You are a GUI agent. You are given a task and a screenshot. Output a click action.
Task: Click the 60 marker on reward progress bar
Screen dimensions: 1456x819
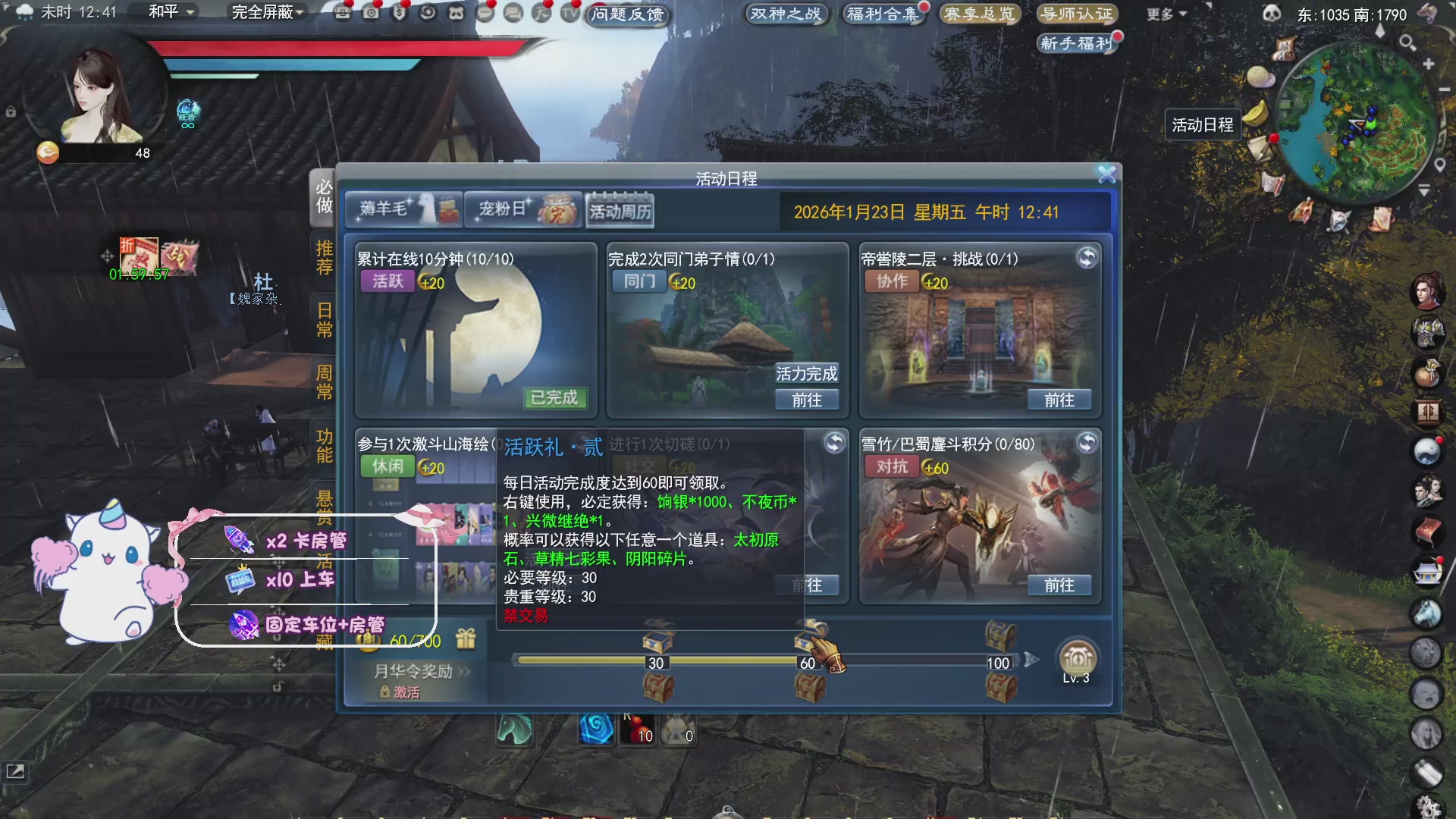coord(806,661)
